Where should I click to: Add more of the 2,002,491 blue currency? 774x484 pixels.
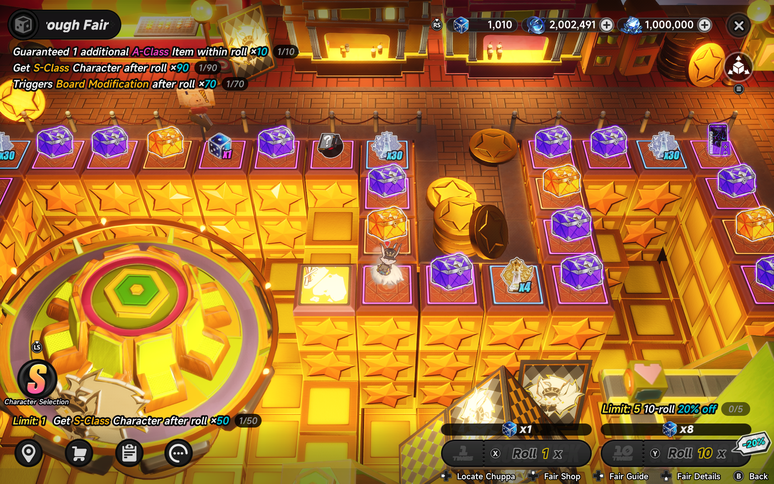click(606, 25)
